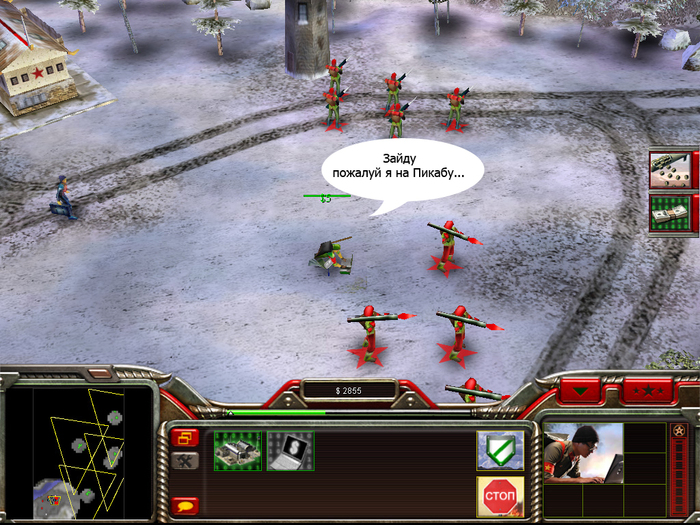Click the selected unit portrait

click(583, 453)
